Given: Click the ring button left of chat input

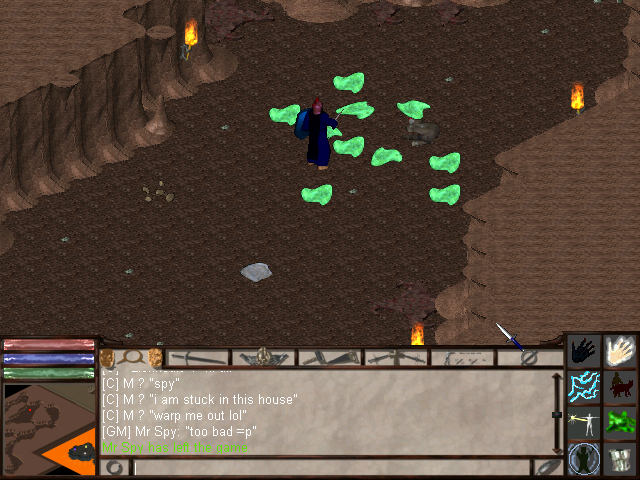Looking at the screenshot, I should point(114,467).
